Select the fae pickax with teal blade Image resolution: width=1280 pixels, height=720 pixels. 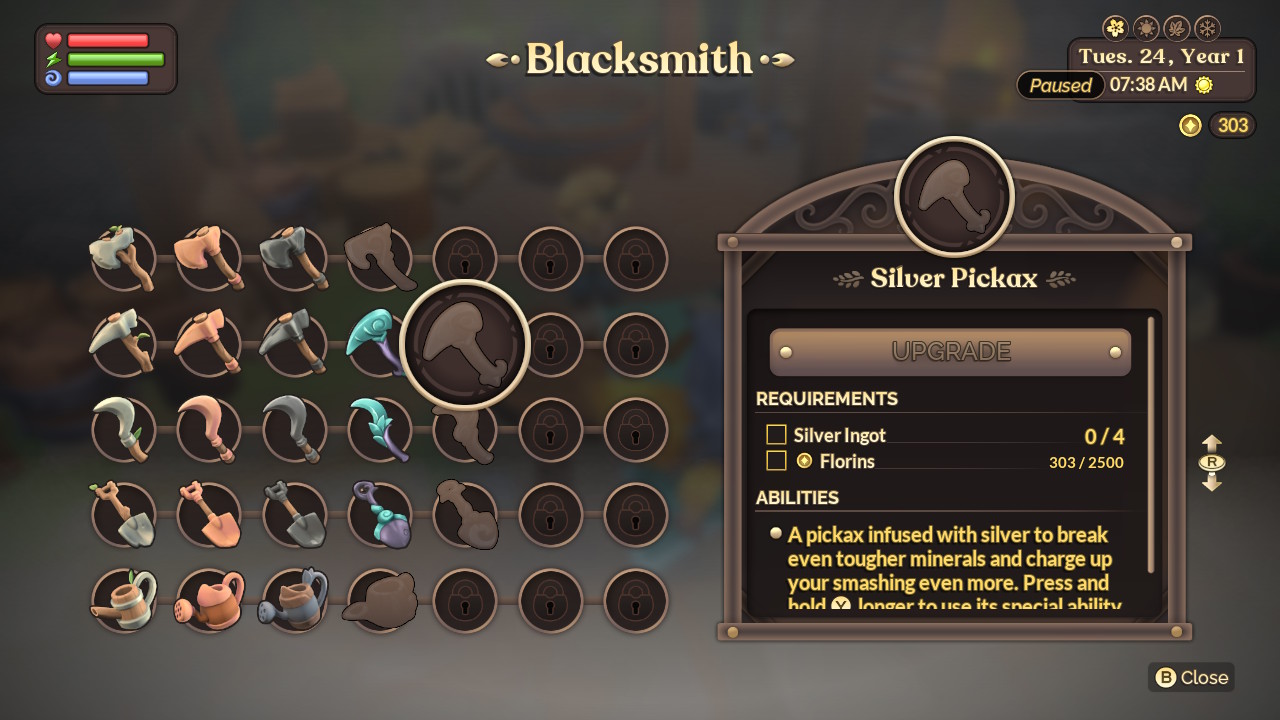coord(380,343)
